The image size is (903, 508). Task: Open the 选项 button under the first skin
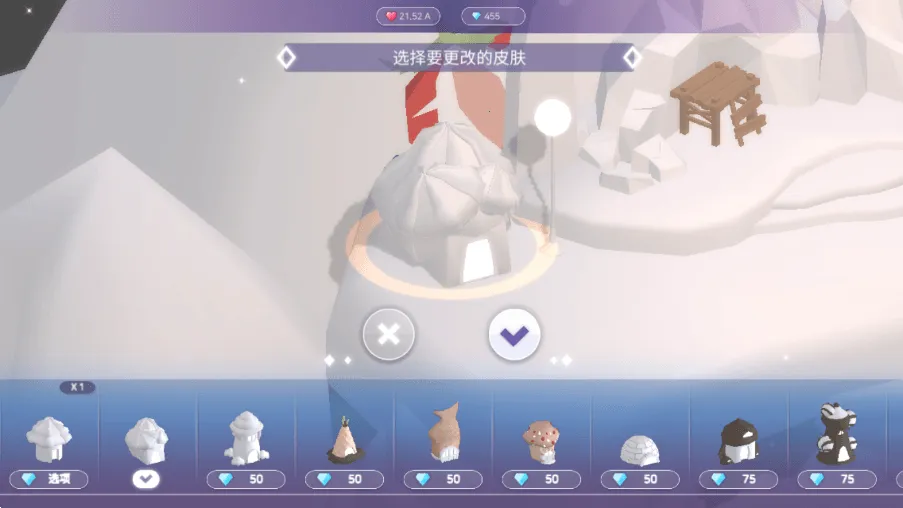pos(49,479)
